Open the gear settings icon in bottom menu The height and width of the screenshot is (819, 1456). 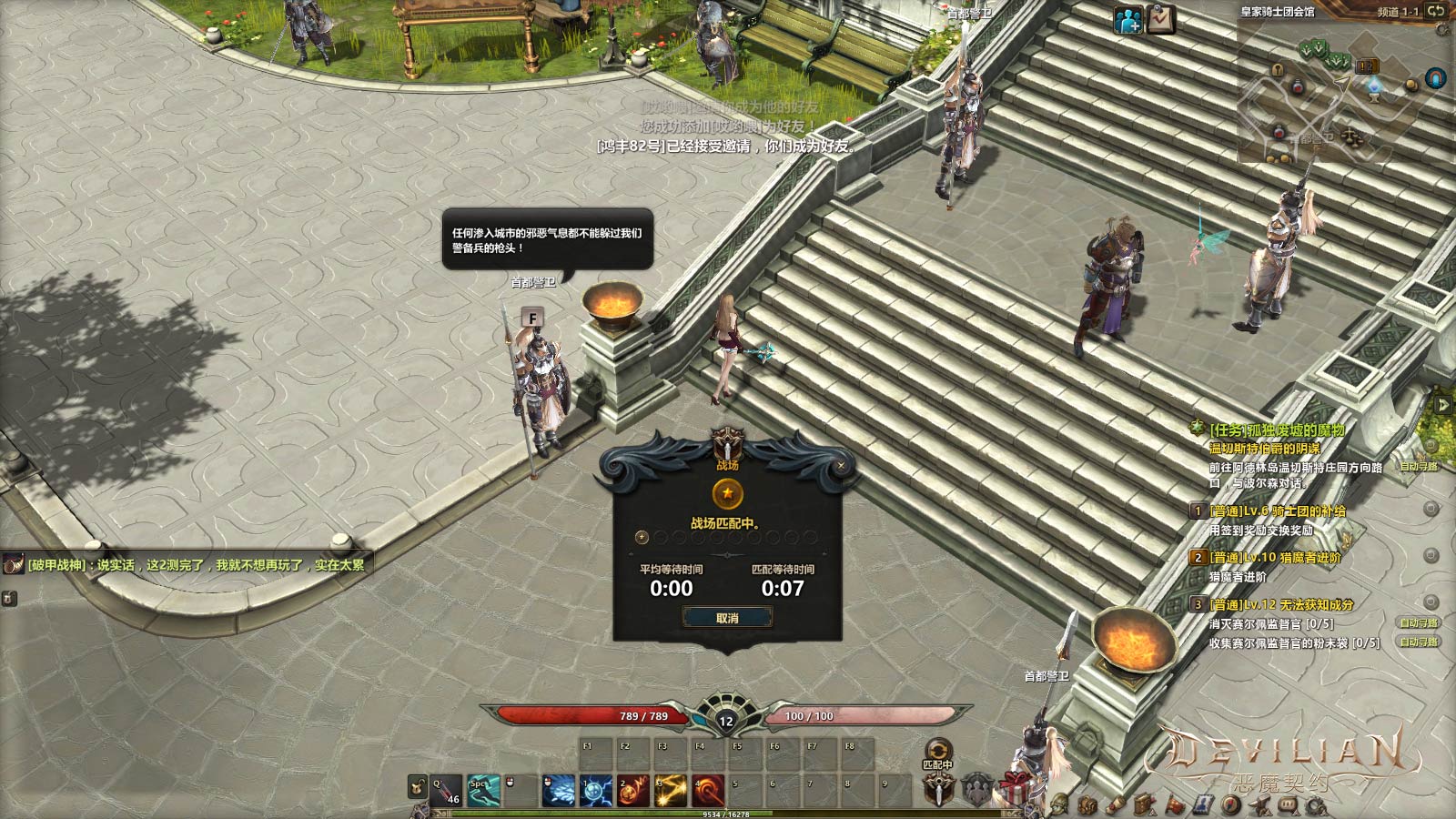click(x=1316, y=805)
